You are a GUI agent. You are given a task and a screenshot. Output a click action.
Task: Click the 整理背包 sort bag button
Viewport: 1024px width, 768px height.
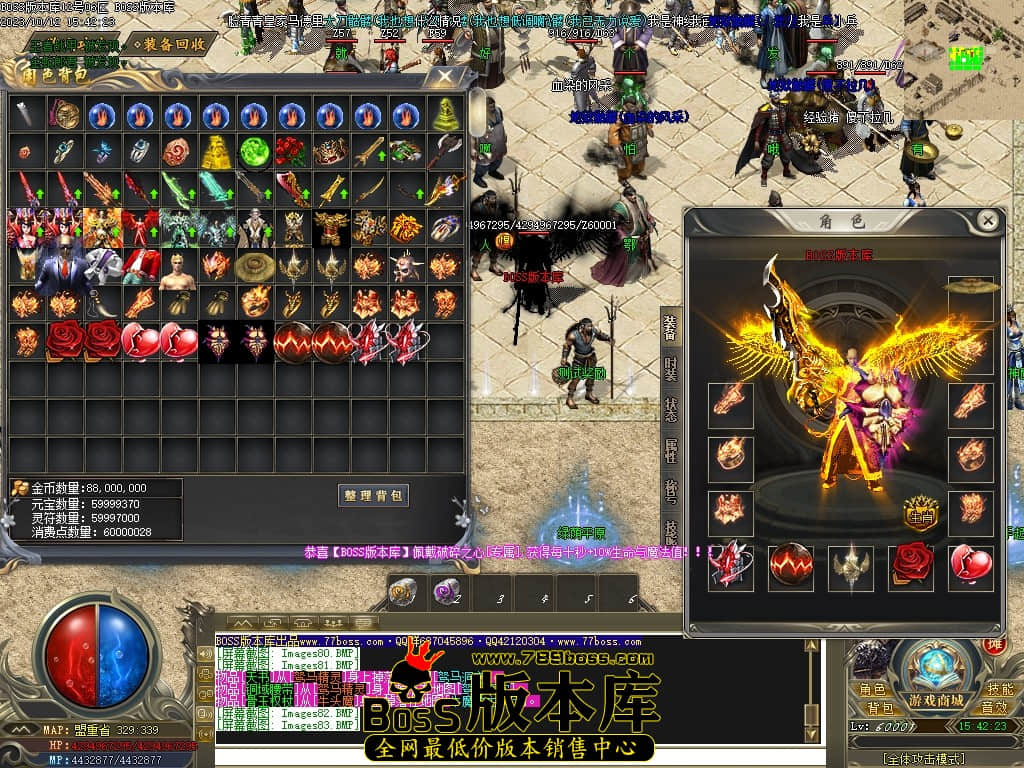point(373,495)
